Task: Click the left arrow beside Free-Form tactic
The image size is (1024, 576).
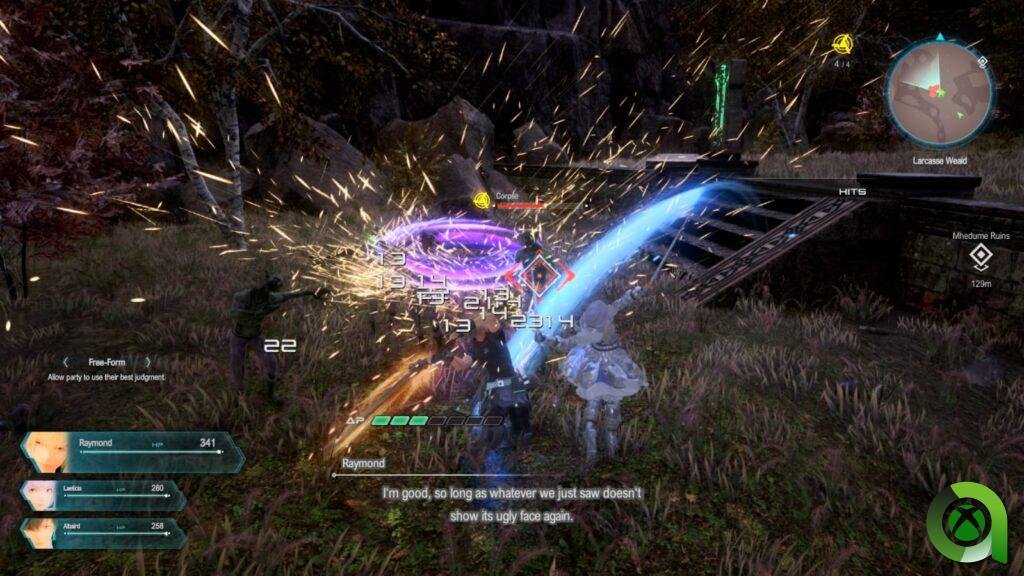Action: (x=66, y=362)
